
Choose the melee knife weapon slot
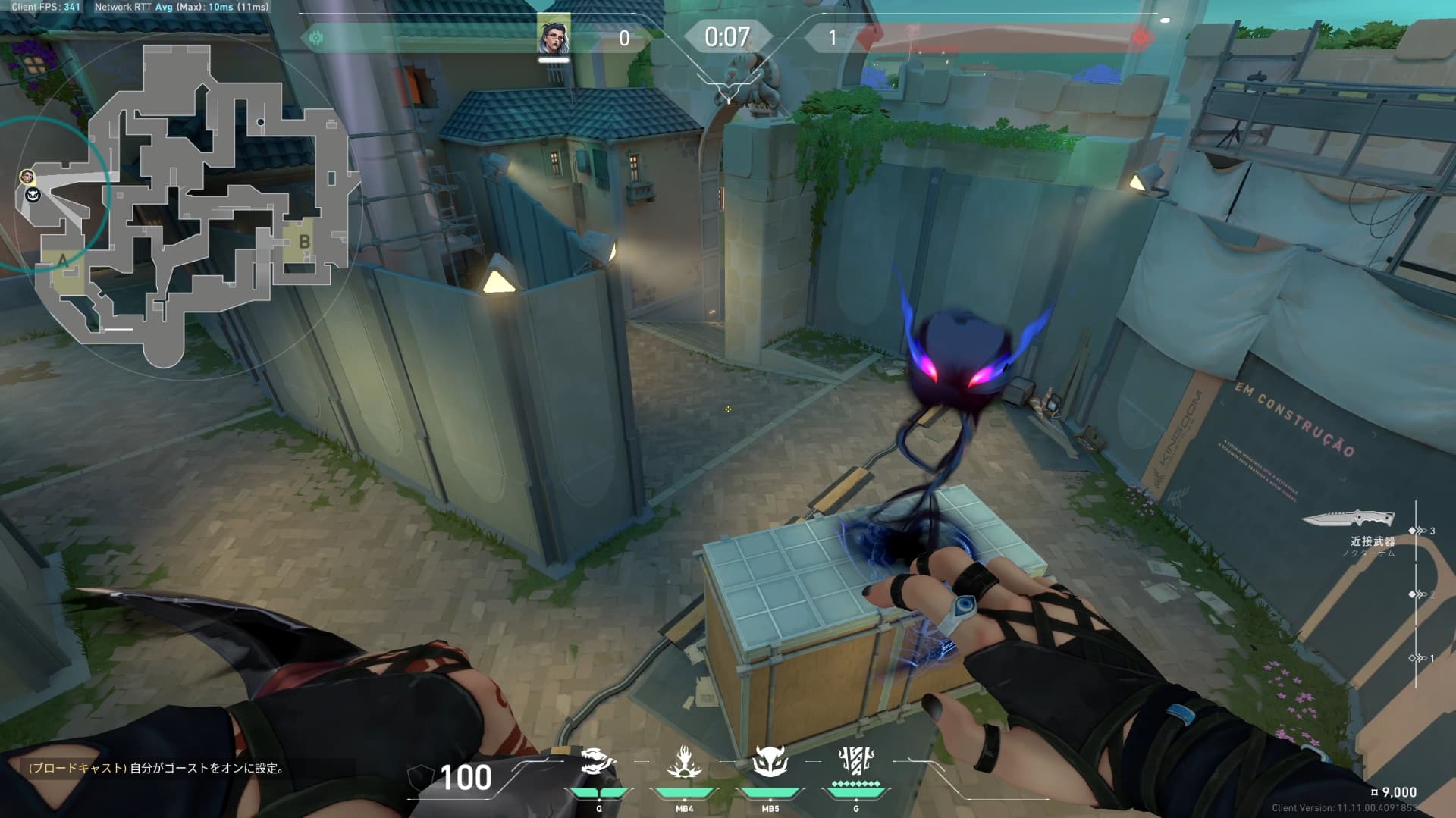(x=1348, y=519)
